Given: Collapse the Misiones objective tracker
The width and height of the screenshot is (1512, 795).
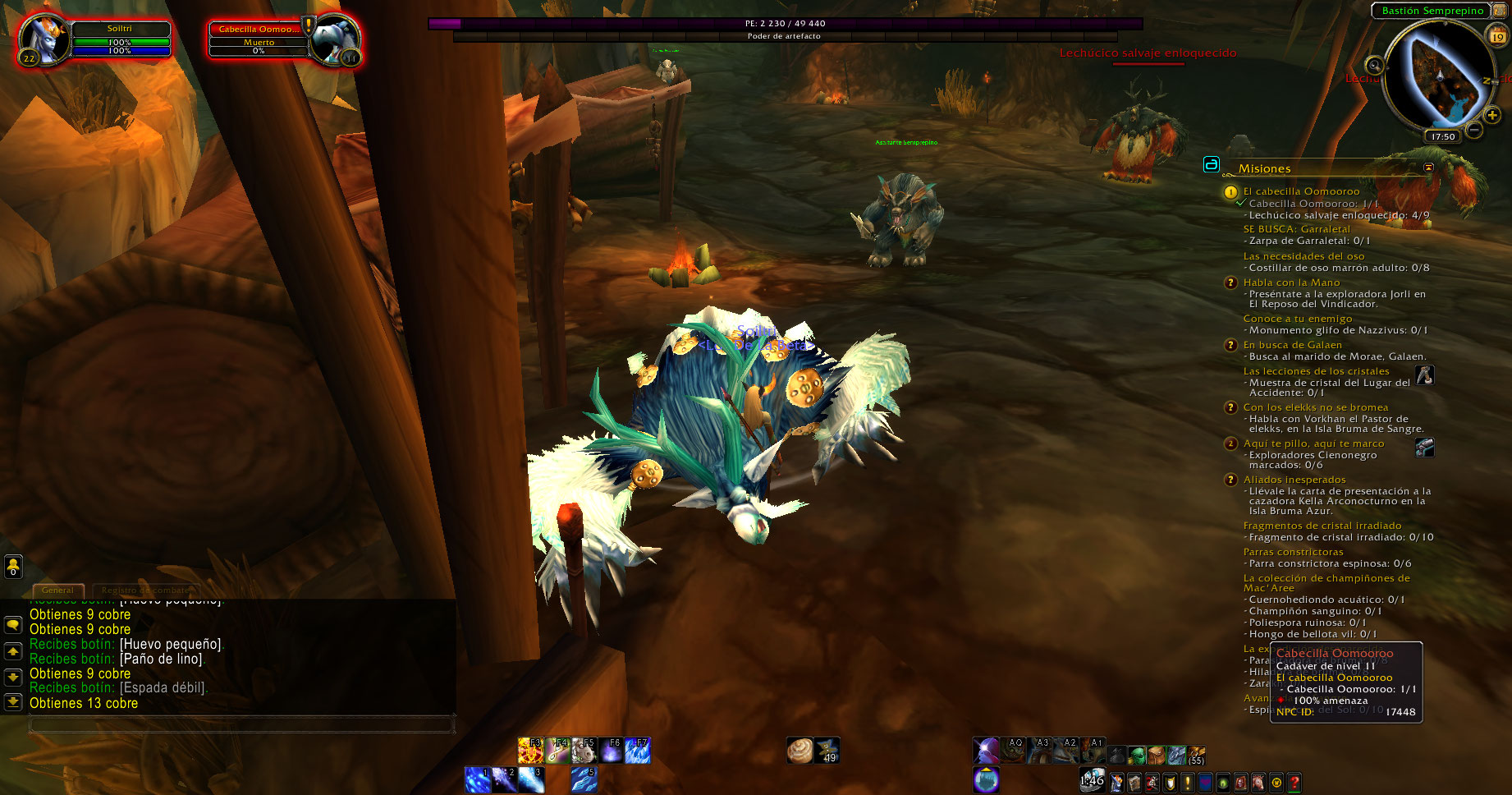Looking at the screenshot, I should (1428, 168).
